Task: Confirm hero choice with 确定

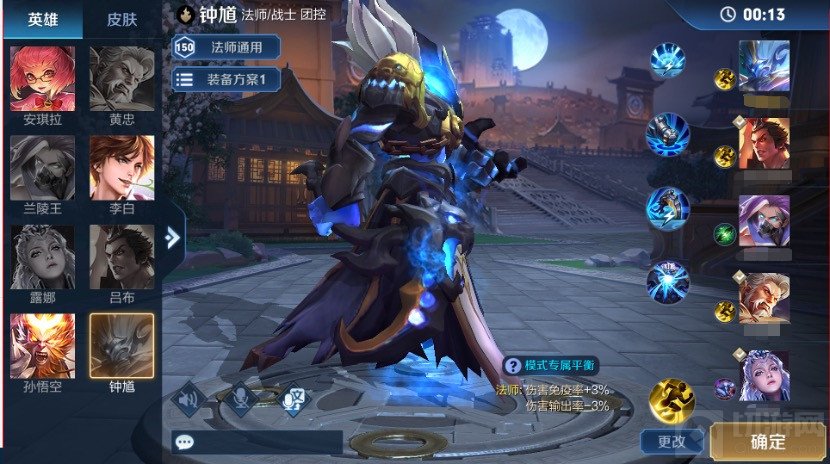Action: click(x=768, y=441)
